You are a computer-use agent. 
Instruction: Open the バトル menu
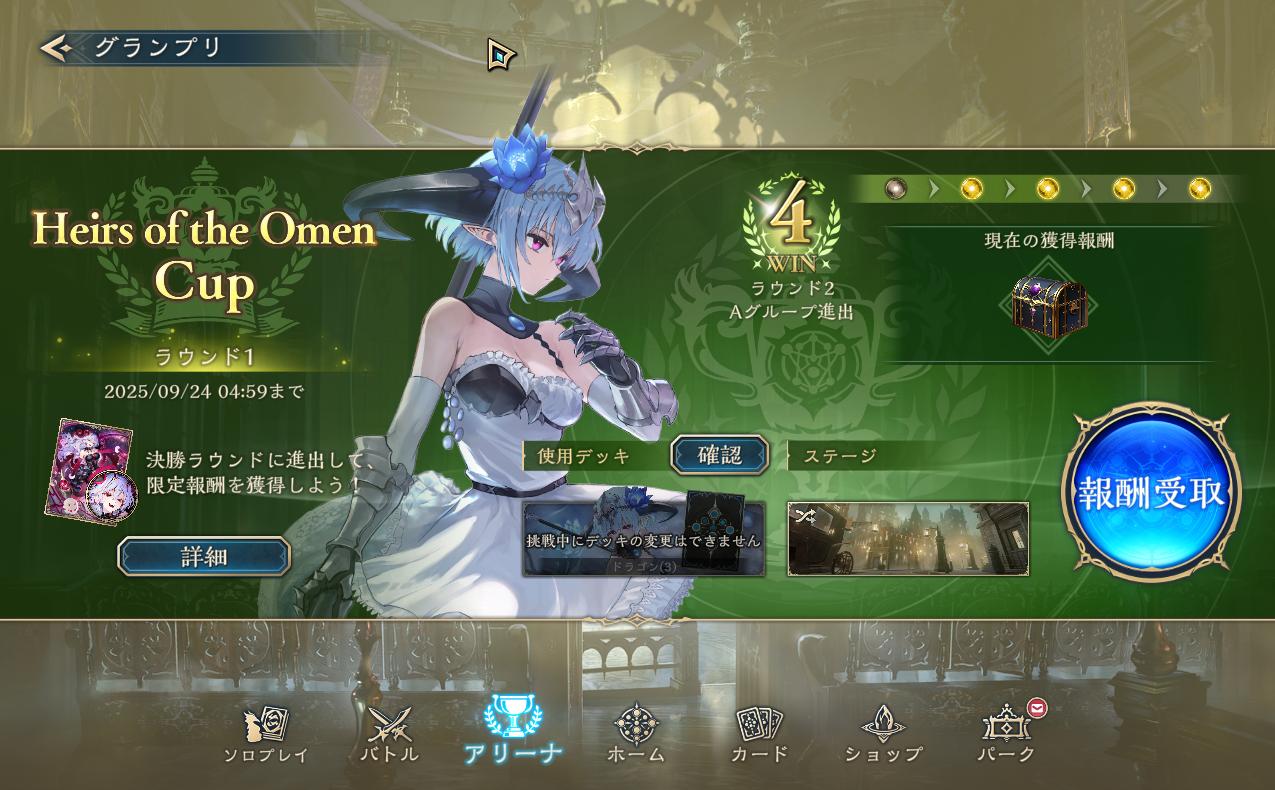tap(389, 735)
